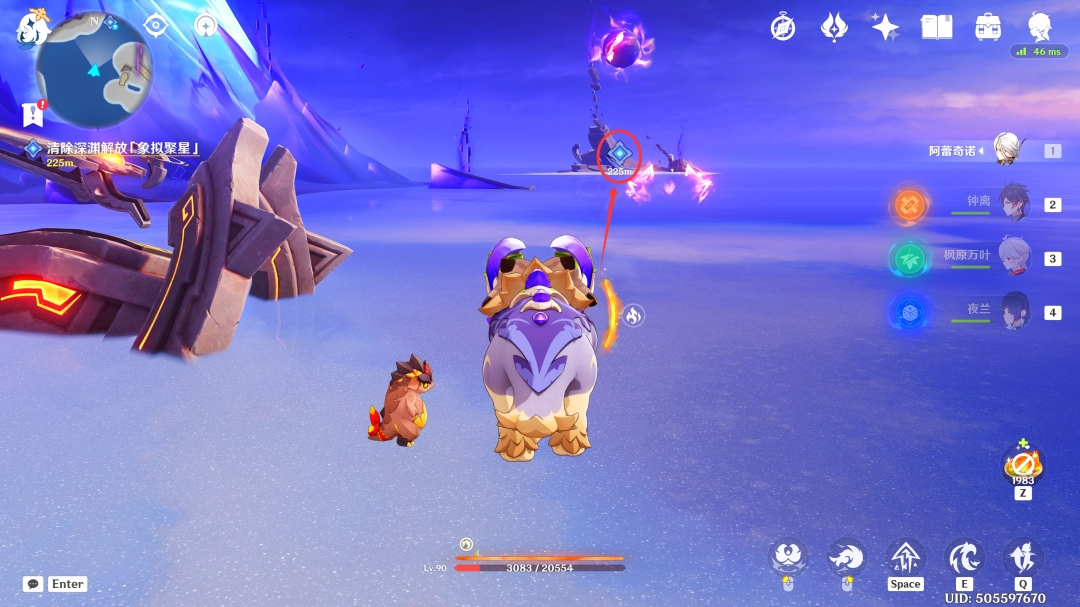Activate the wave-shaped skill icon
1080x607 pixels.
coord(965,557)
